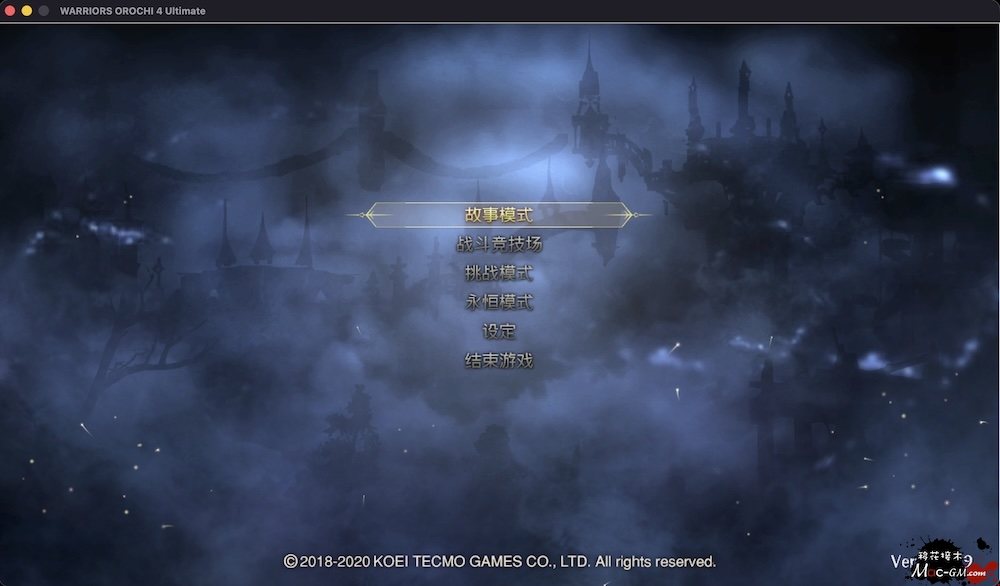
Task: Minimize the window with the yellow button
Action: click(27, 11)
